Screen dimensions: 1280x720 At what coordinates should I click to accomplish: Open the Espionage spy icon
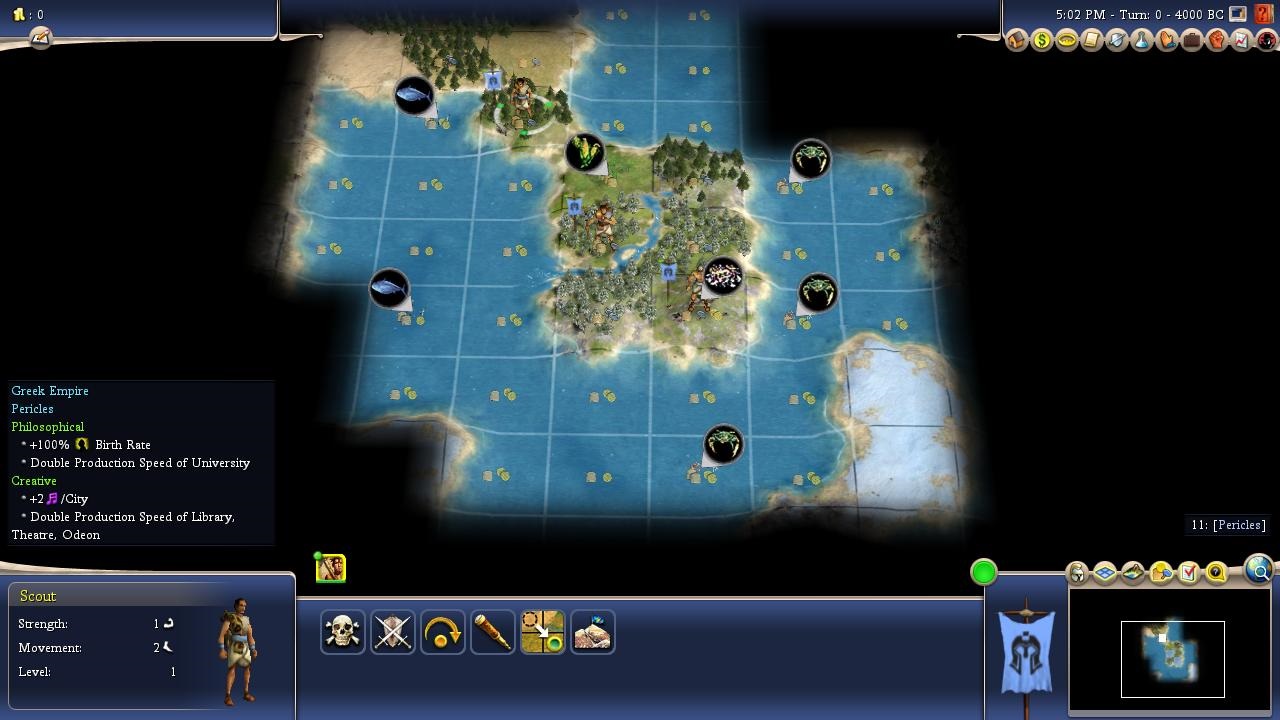1266,41
